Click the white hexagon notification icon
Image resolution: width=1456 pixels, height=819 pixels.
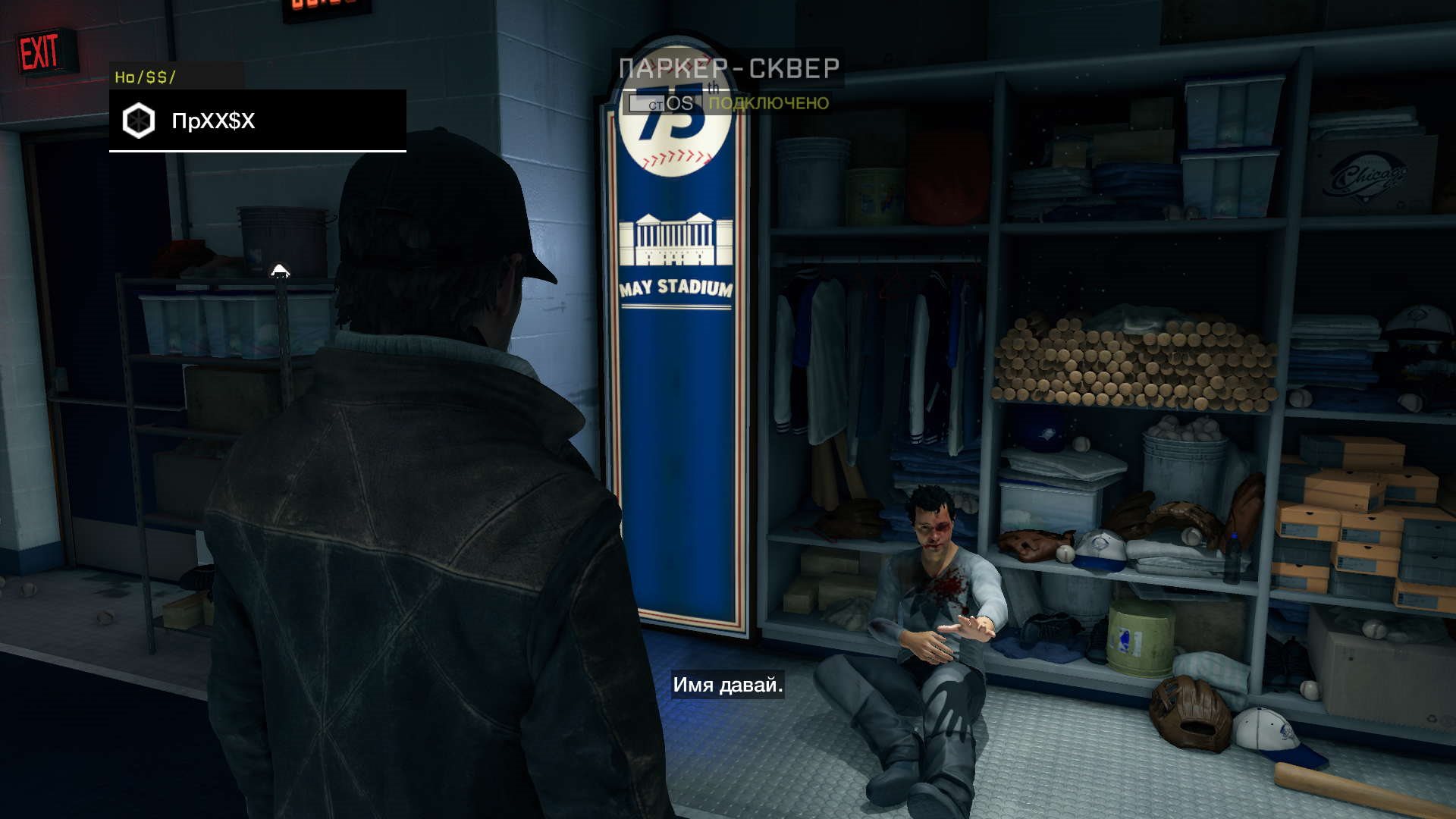tap(139, 121)
